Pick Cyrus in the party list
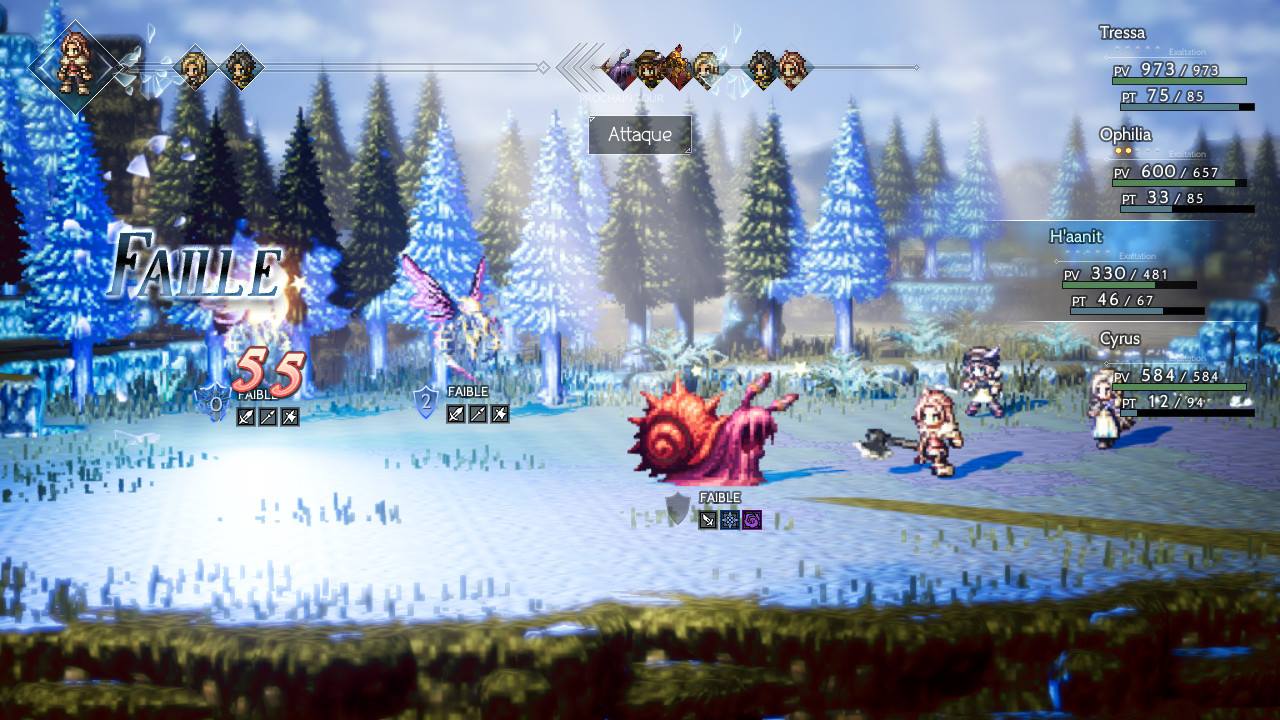1280x720 pixels. (1178, 375)
